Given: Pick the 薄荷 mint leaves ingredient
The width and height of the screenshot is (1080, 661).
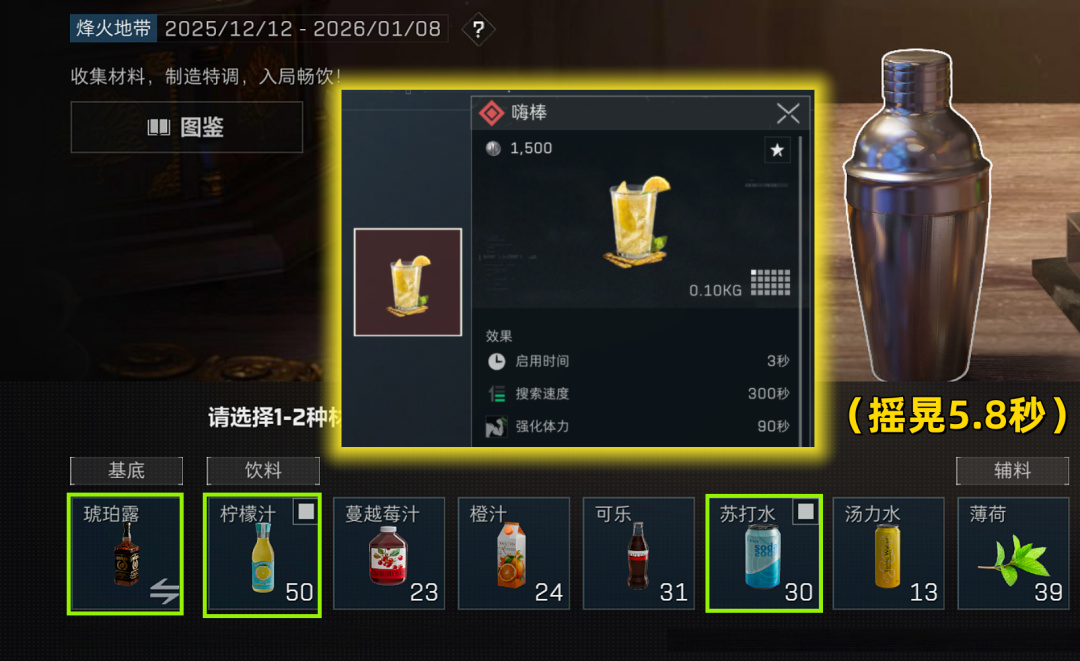Looking at the screenshot, I should 1013,553.
